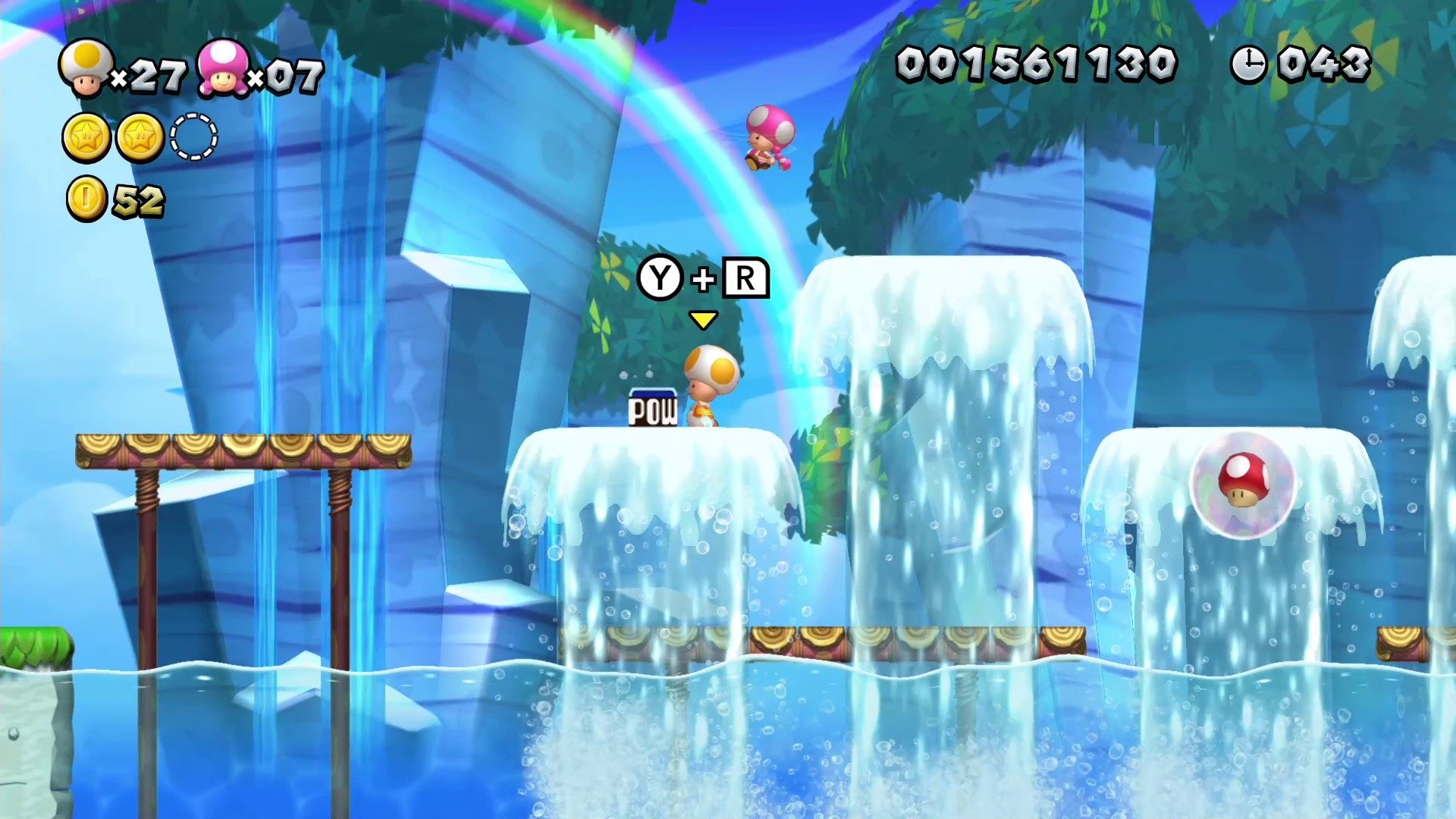The width and height of the screenshot is (1456, 819).
Task: Click the Yellow Toad lives icon
Action: point(86,68)
